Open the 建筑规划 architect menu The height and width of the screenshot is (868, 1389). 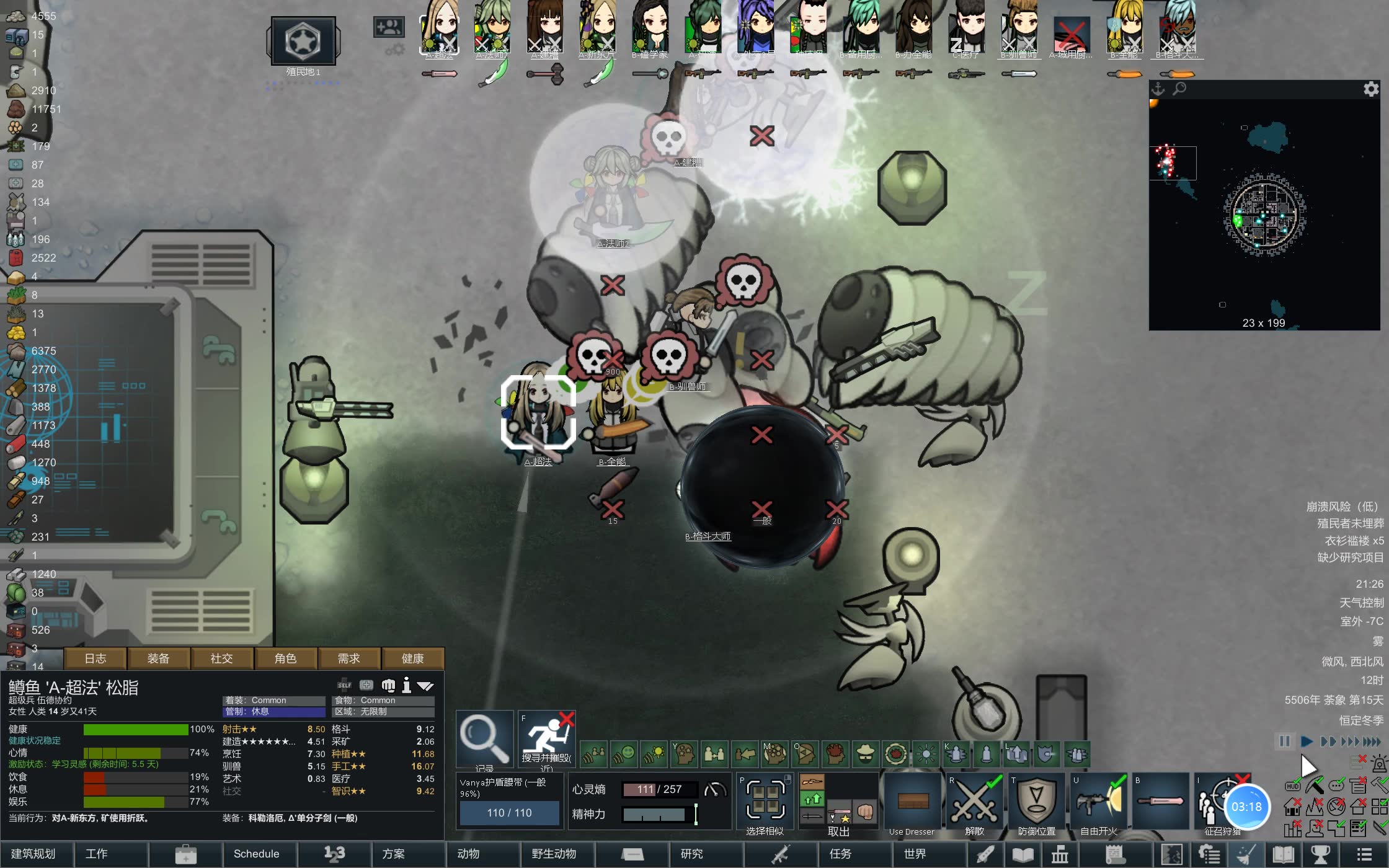[34, 854]
